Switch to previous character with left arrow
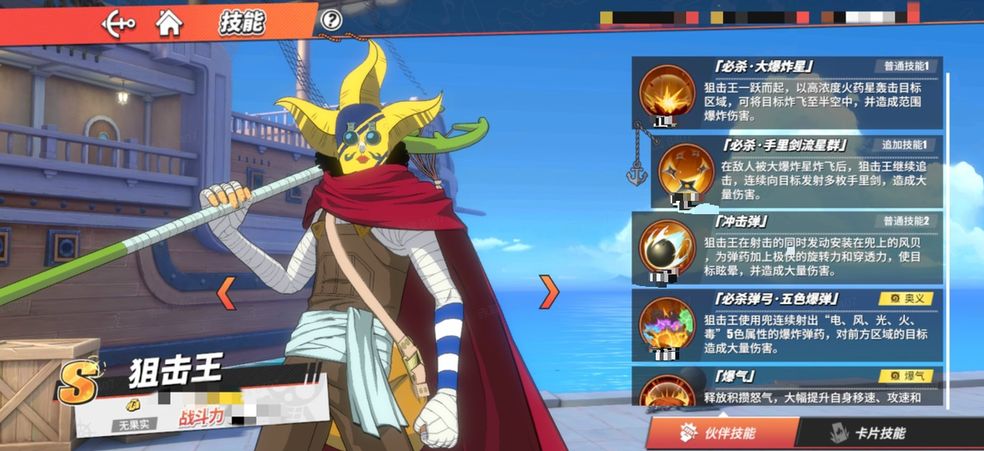Screen dimensions: 984x451 coord(227,292)
